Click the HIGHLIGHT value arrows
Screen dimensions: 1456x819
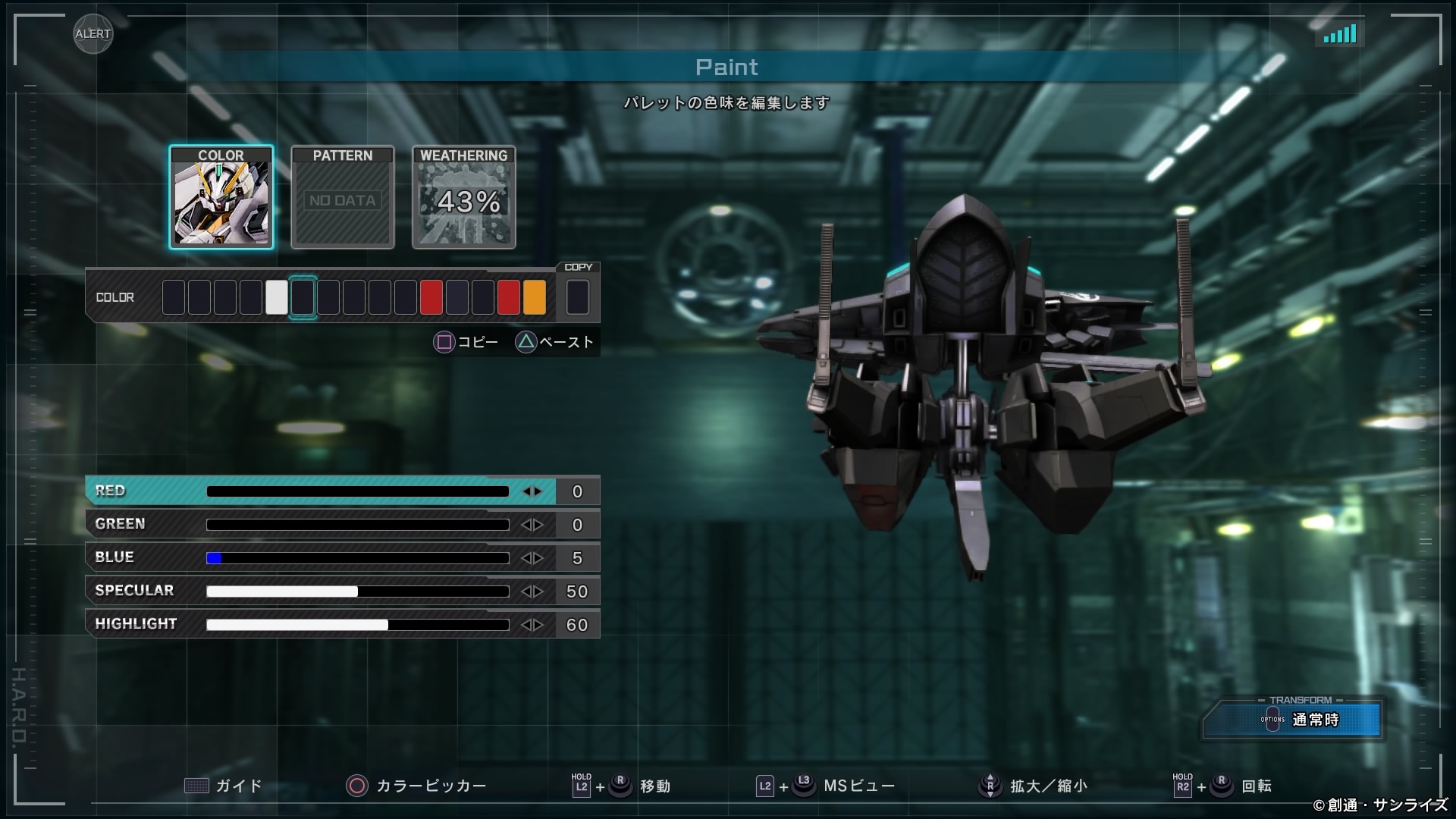(533, 625)
